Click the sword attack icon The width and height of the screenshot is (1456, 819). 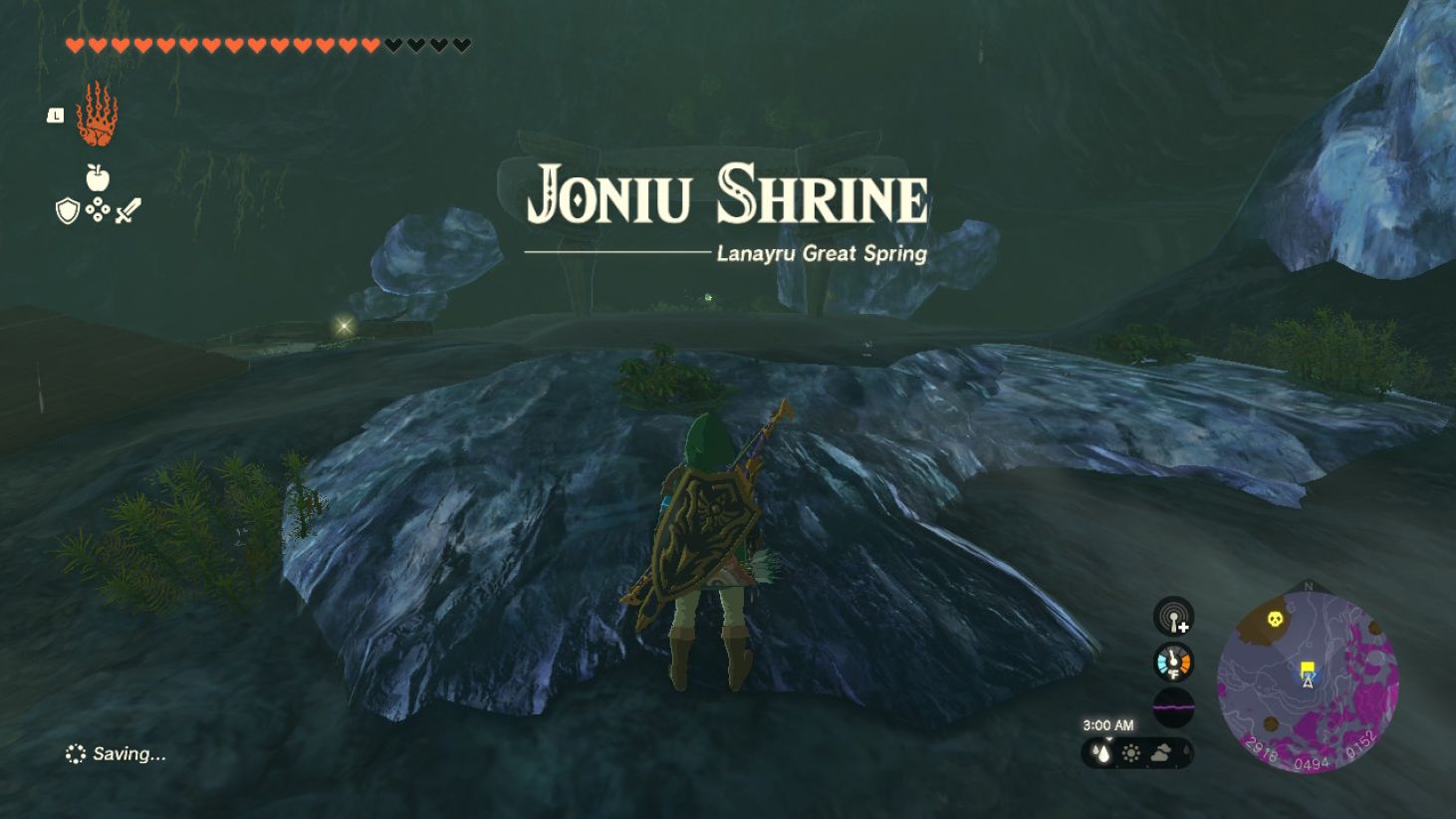pos(126,209)
